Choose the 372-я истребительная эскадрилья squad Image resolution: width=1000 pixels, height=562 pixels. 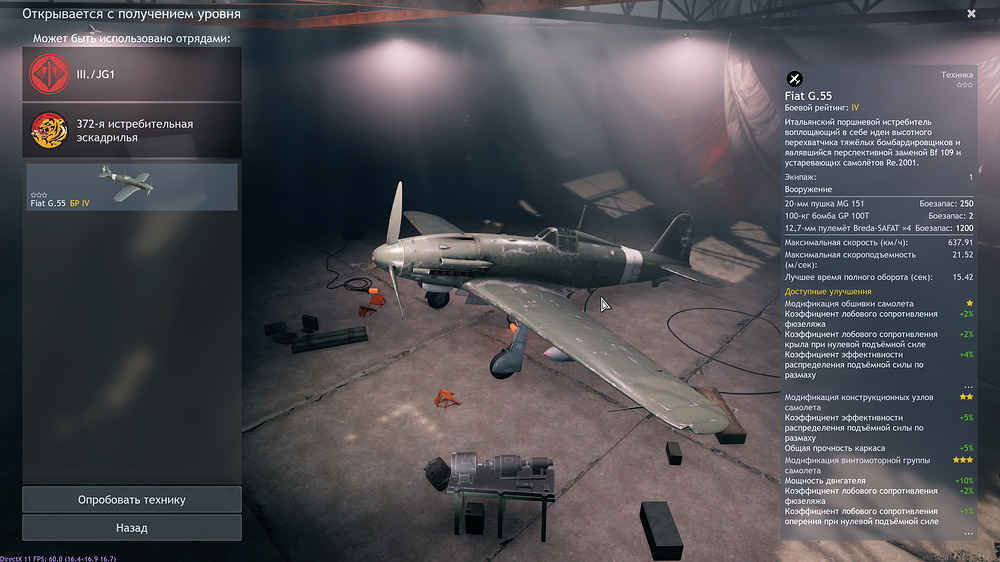pyautogui.click(x=132, y=131)
